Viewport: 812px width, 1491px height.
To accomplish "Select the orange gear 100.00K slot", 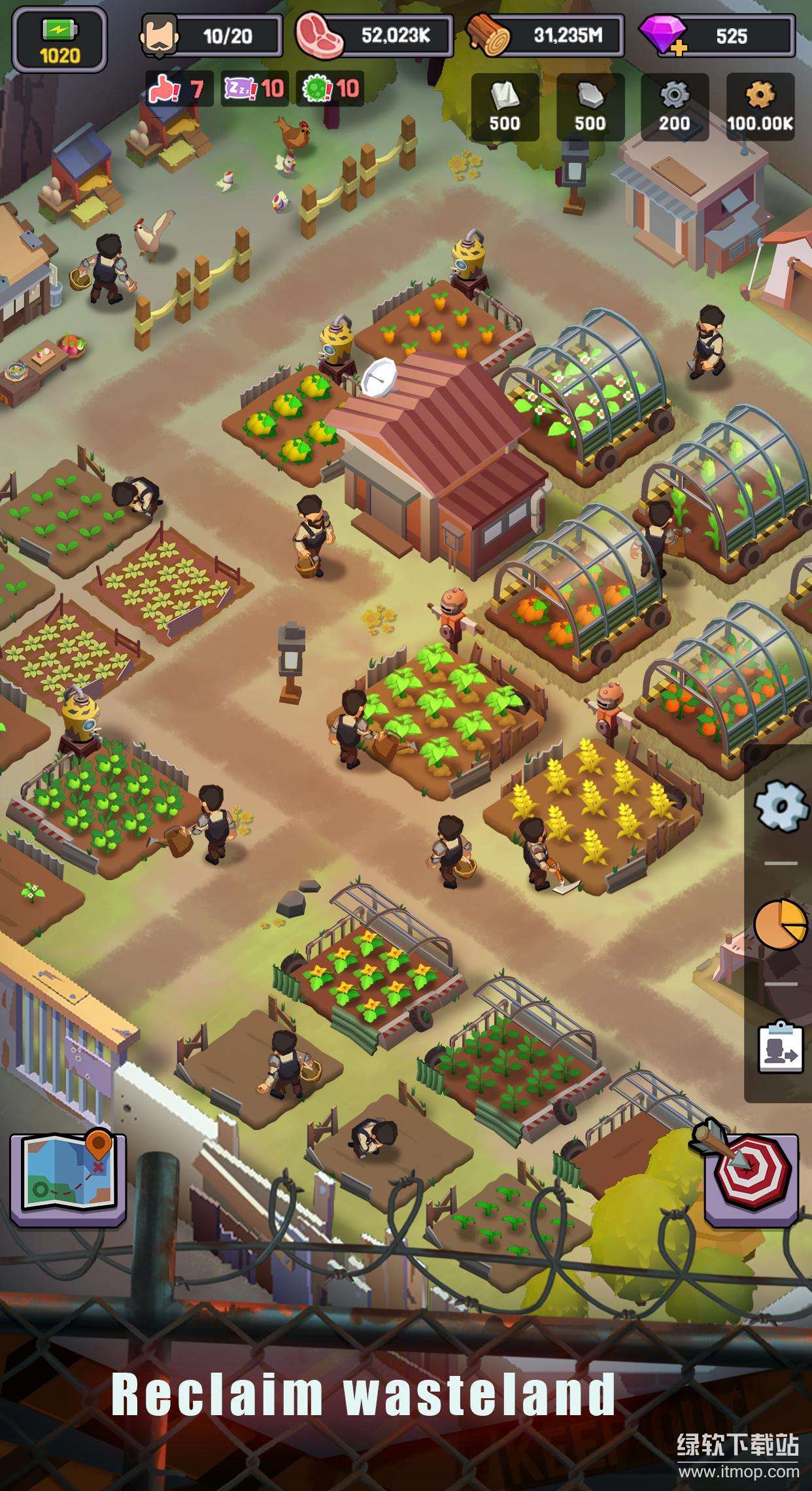I will (760, 107).
